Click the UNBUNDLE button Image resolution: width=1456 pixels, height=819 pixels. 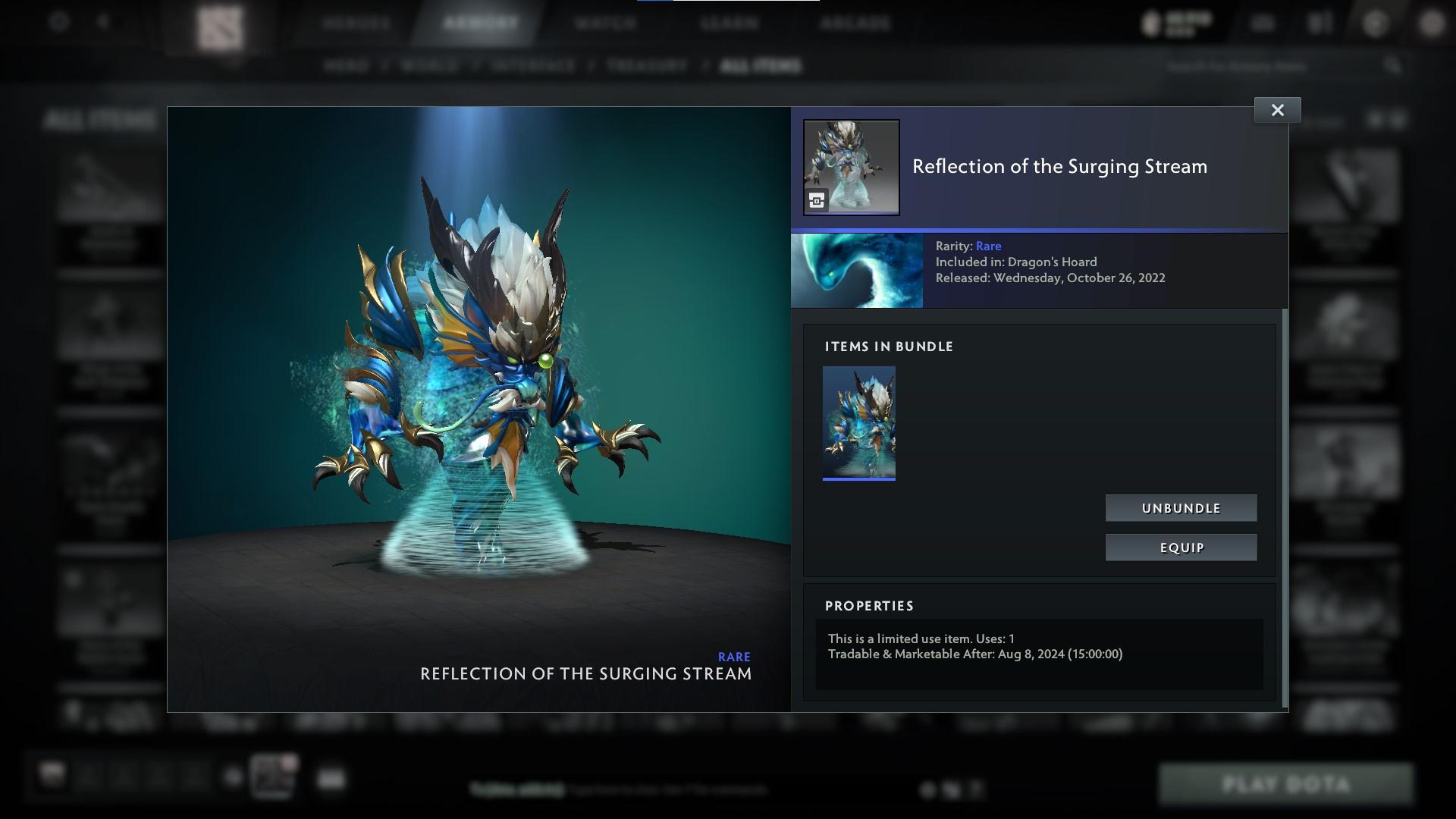[1181, 508]
